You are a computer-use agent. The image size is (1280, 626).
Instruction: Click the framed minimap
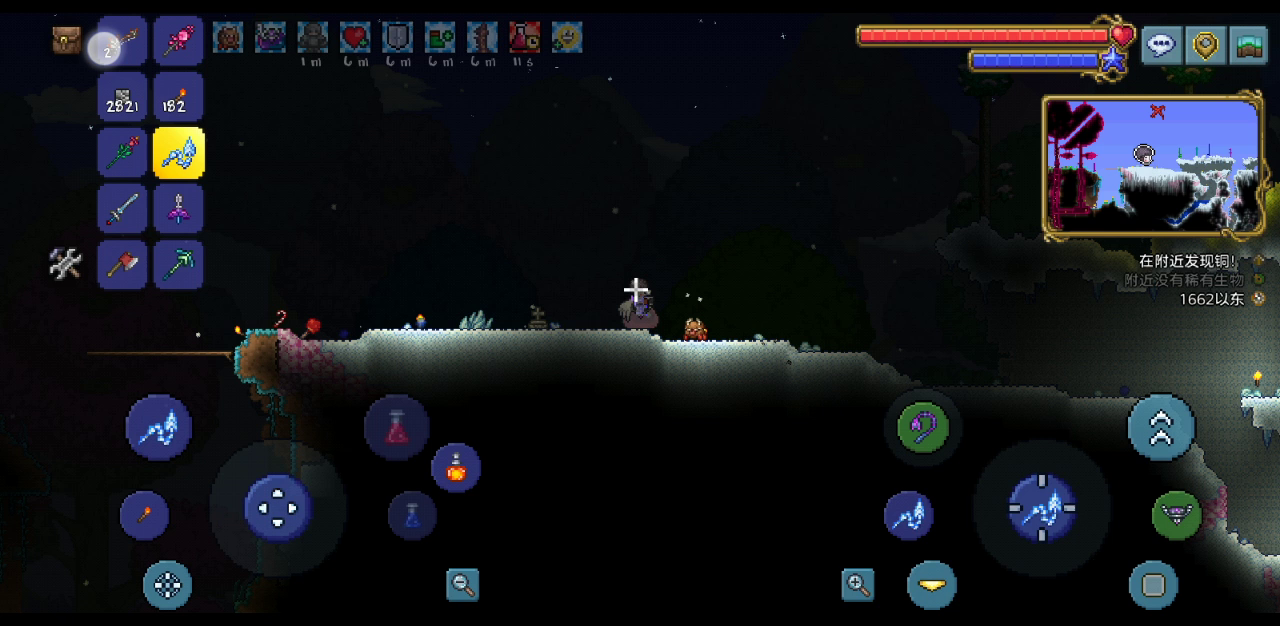(x=1152, y=167)
